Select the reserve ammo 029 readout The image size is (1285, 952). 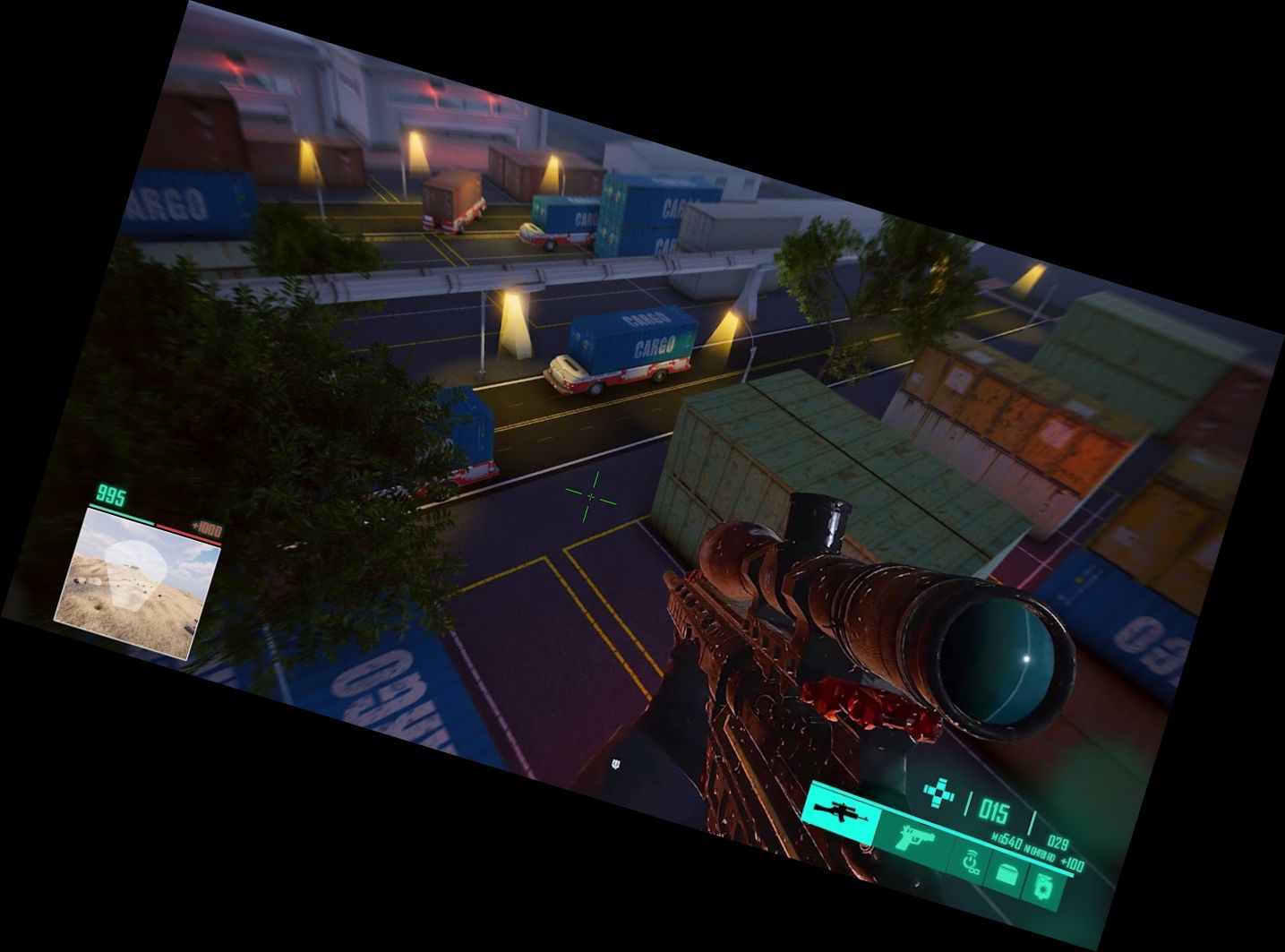pyautogui.click(x=1059, y=841)
